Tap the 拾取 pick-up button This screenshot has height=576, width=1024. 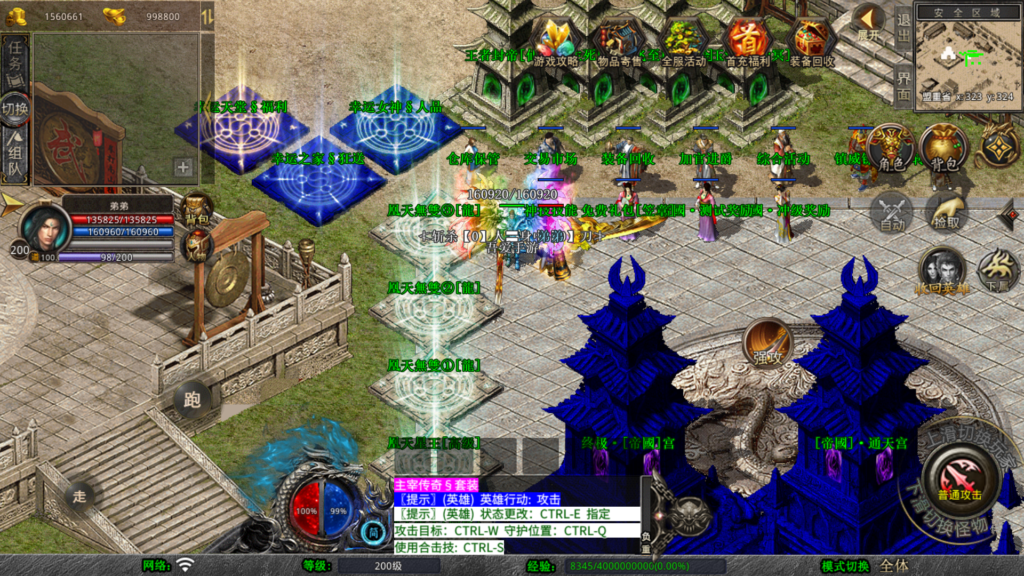pos(945,213)
